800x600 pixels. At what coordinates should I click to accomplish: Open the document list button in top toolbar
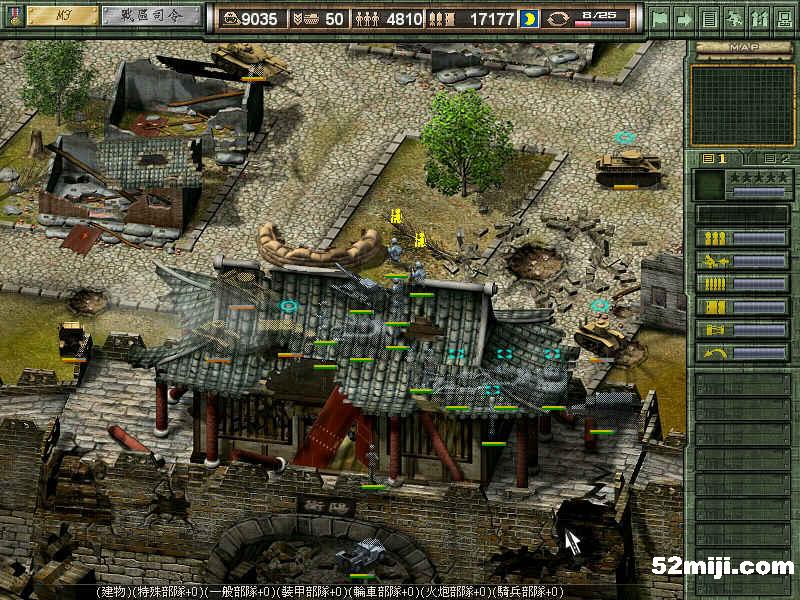(x=709, y=18)
